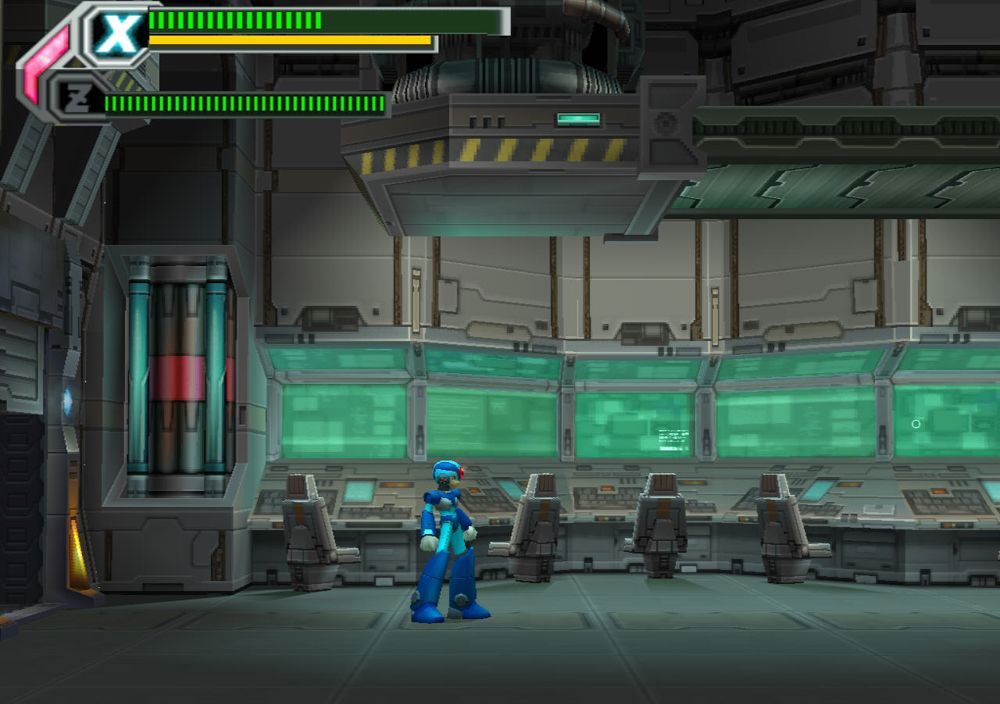
Task: Select the X character icon
Action: point(118,33)
